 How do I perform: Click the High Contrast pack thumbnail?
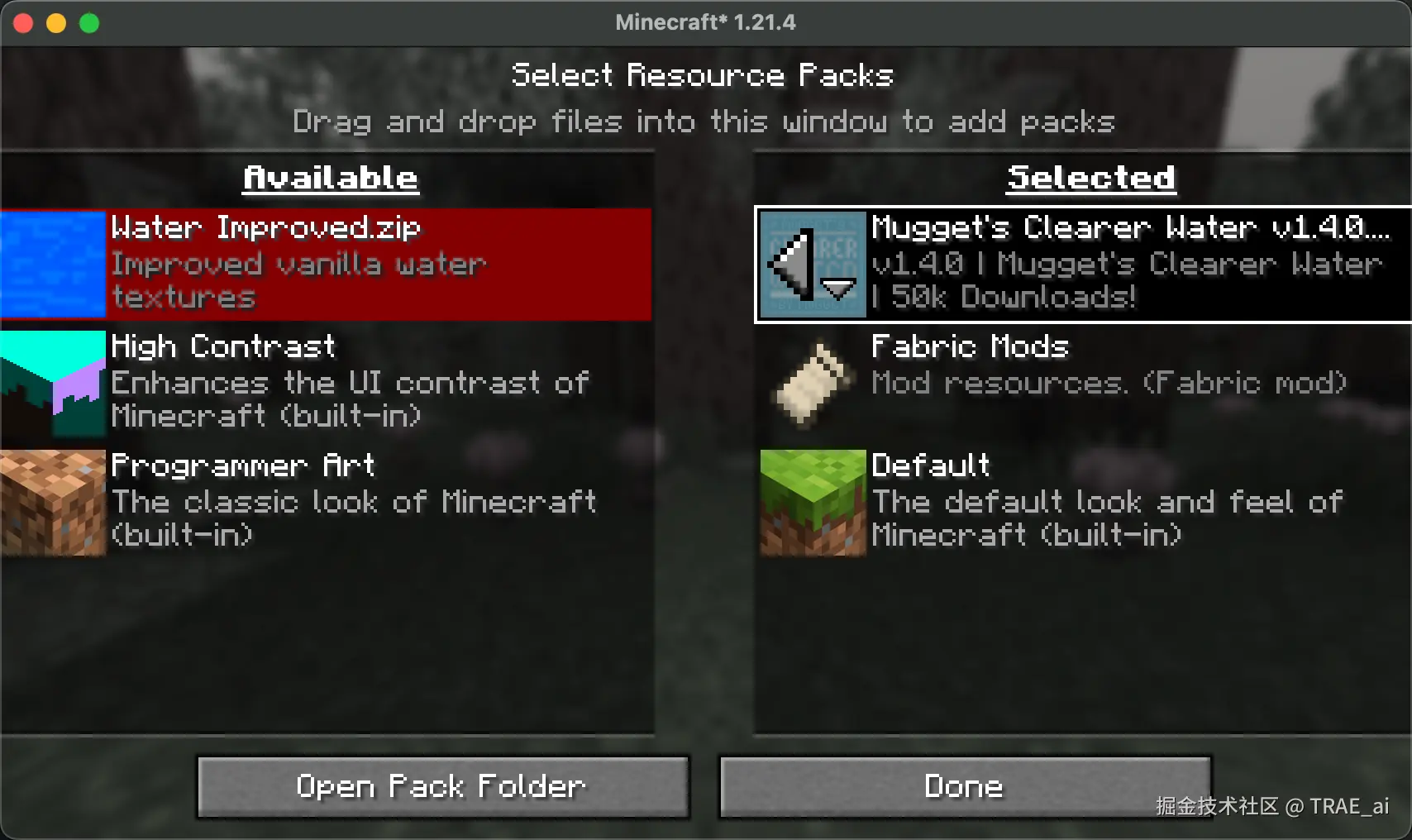(x=54, y=383)
